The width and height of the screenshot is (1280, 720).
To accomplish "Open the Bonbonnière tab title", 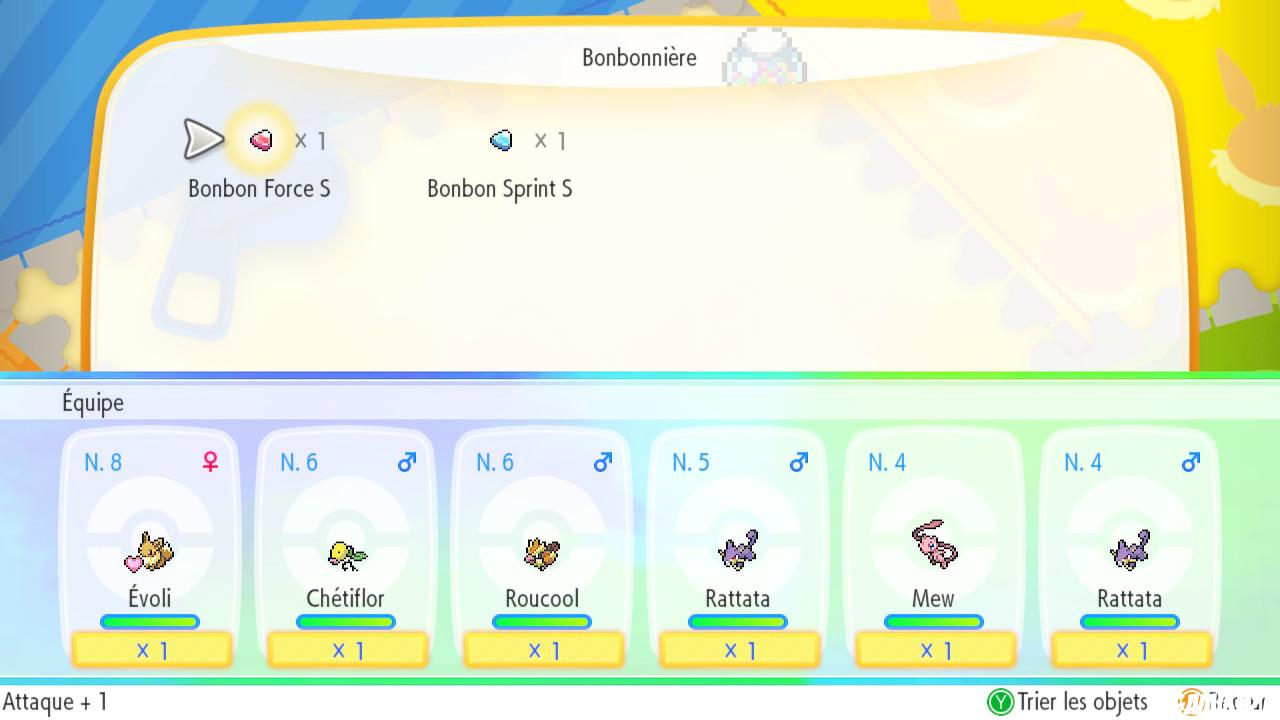I will (x=637, y=57).
